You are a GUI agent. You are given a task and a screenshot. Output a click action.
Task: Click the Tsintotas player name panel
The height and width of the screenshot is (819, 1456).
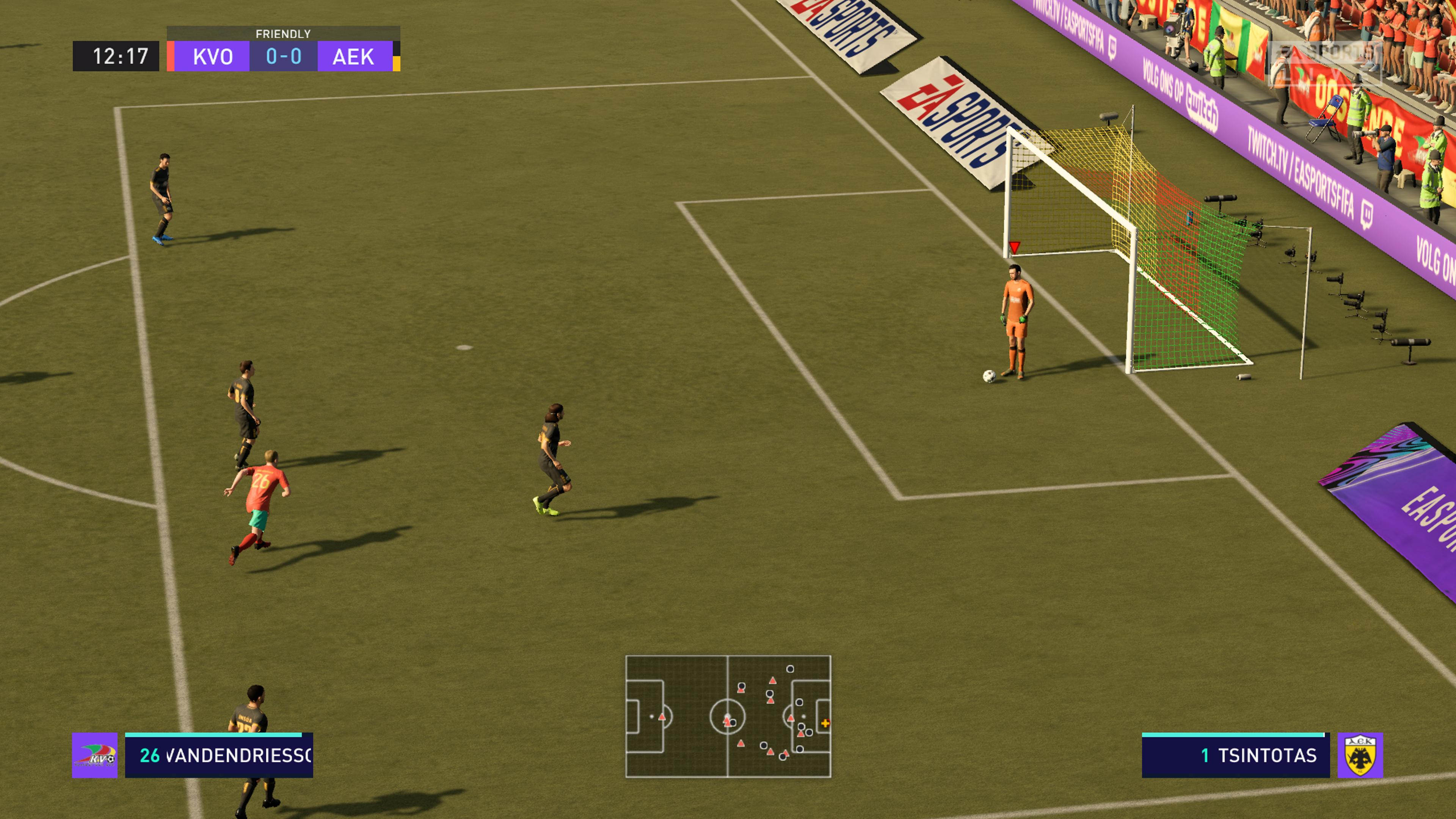pos(1235,756)
